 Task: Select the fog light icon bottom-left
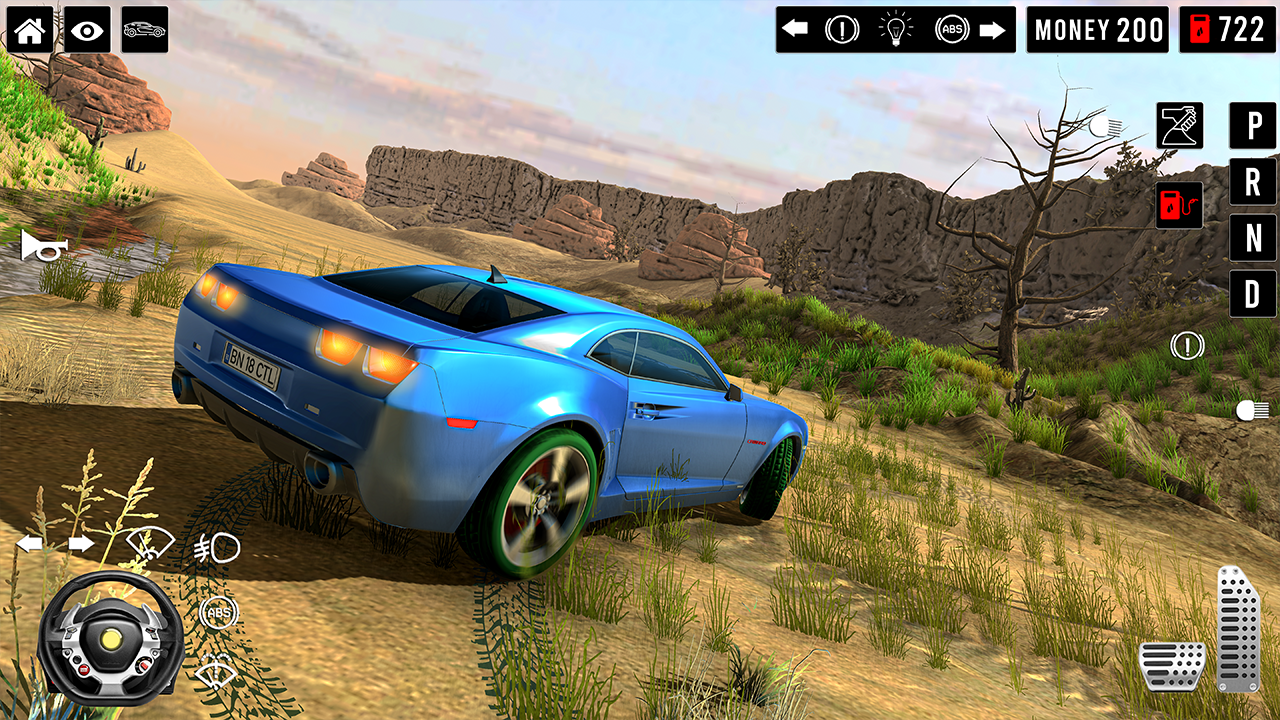pos(215,549)
